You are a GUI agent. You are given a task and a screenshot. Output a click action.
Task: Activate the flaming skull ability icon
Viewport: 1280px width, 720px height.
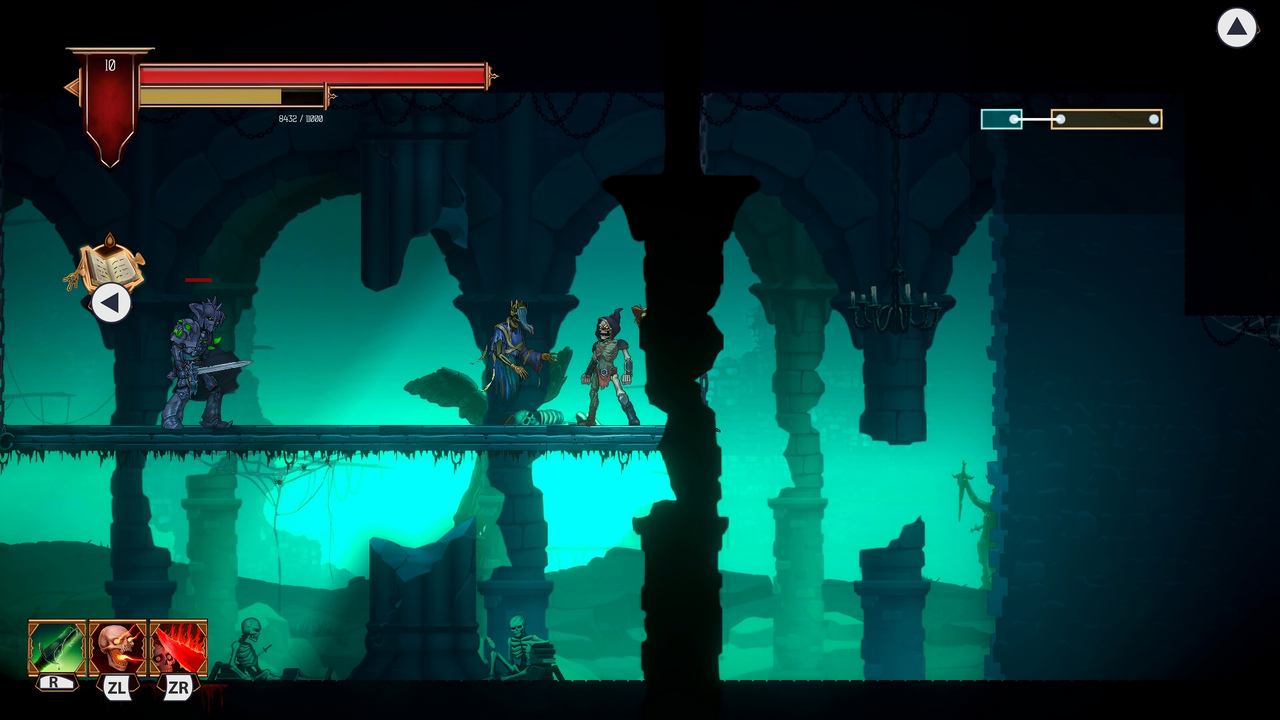(x=117, y=648)
